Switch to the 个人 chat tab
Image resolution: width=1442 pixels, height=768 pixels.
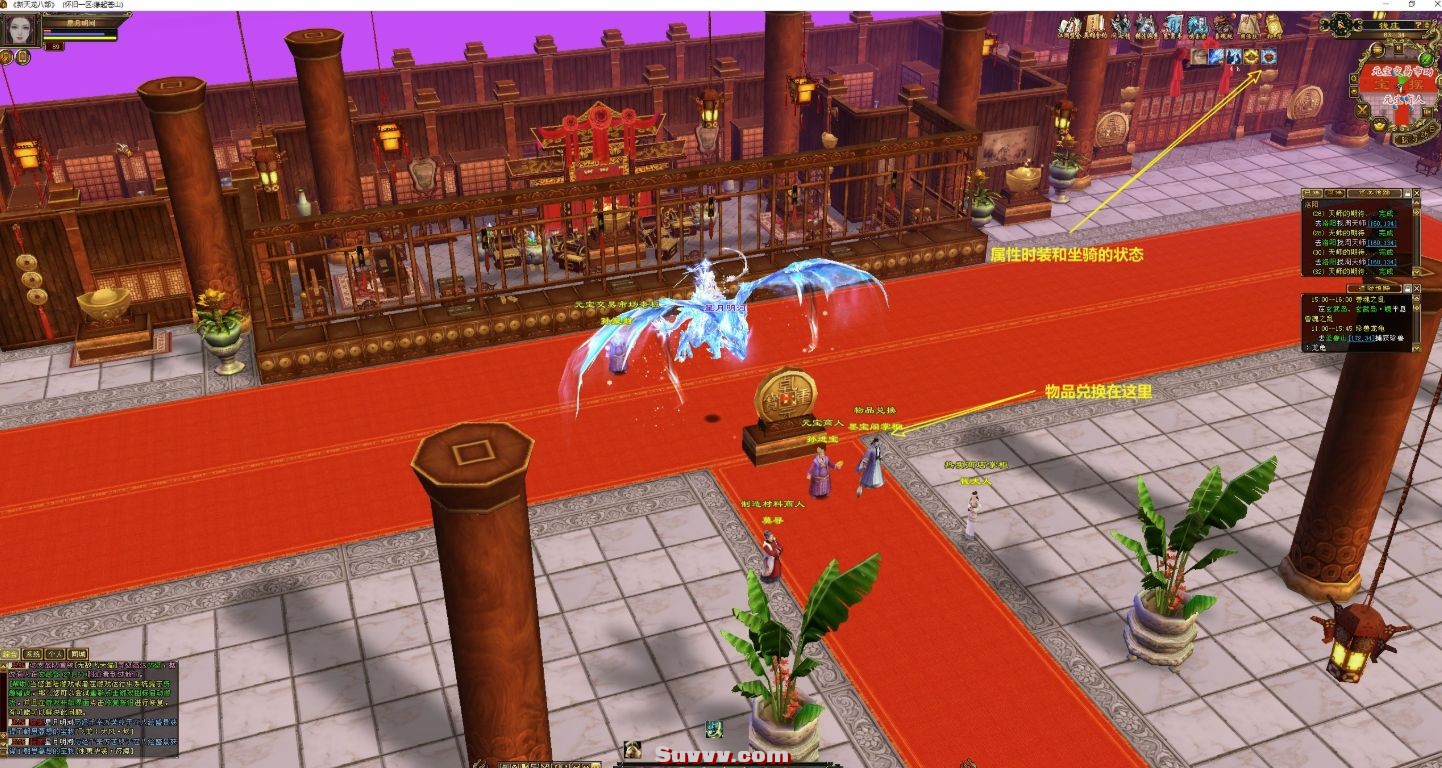[55, 654]
